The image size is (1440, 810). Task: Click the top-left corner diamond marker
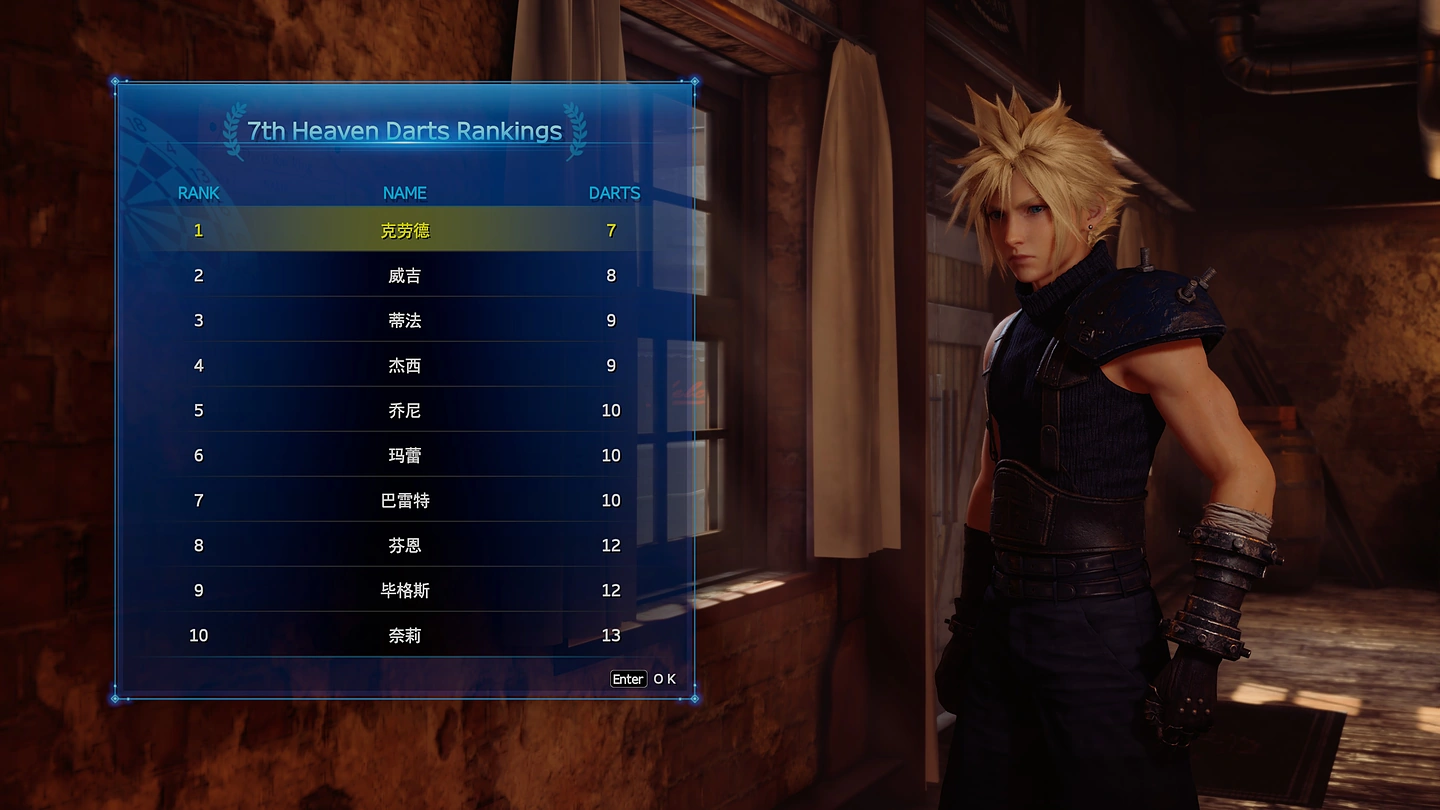tap(115, 83)
